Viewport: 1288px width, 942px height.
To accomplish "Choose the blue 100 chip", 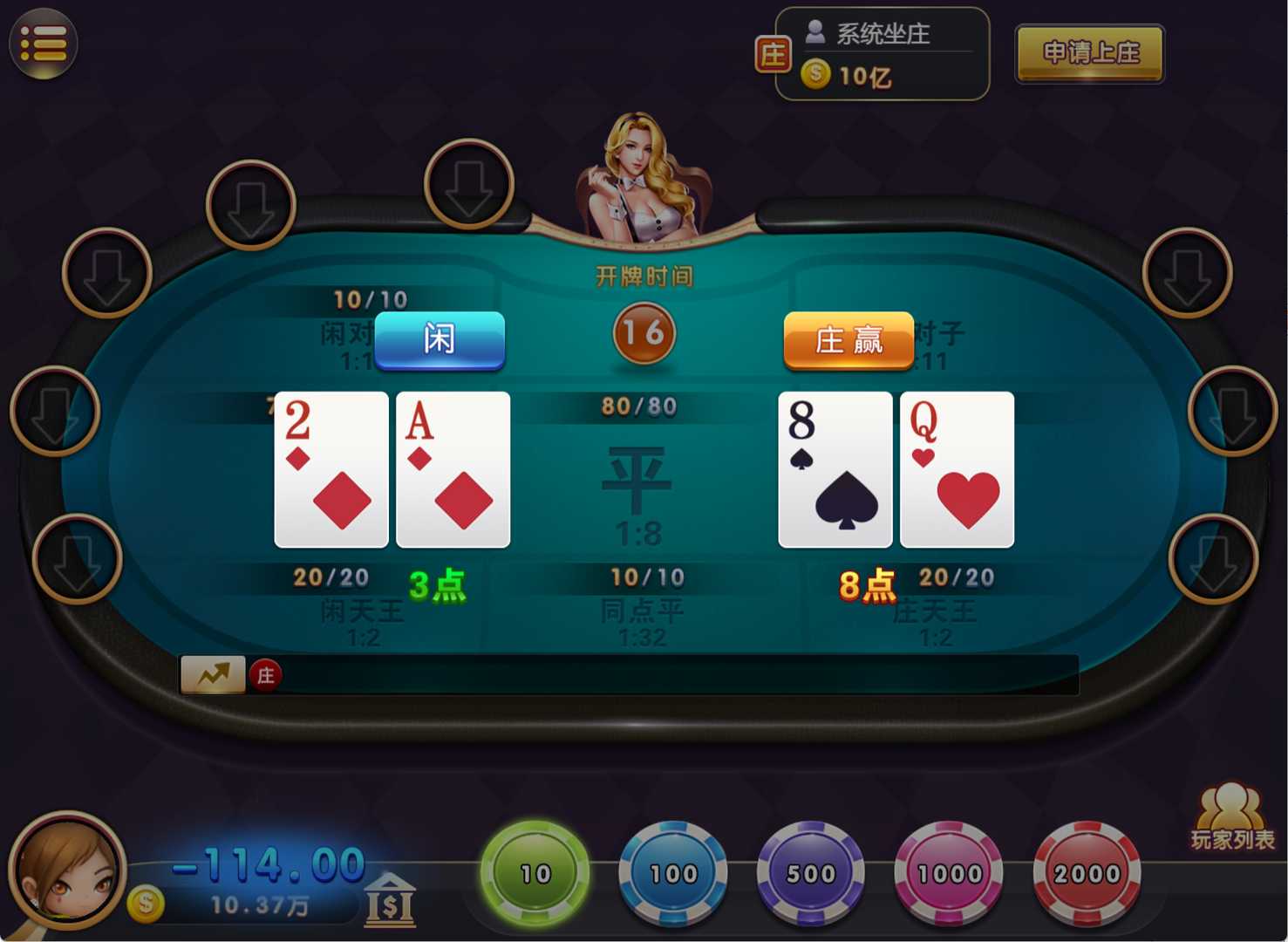I will coord(672,872).
